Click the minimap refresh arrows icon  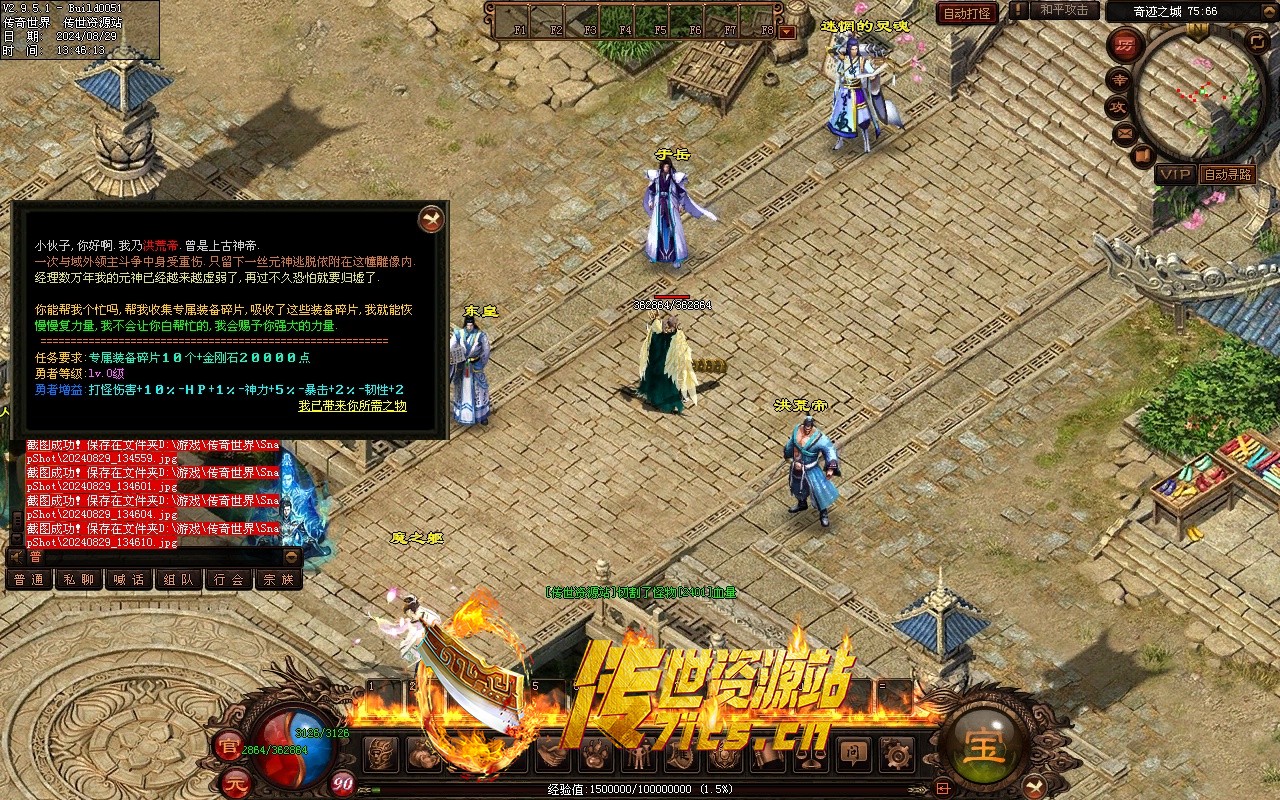coord(1257,40)
